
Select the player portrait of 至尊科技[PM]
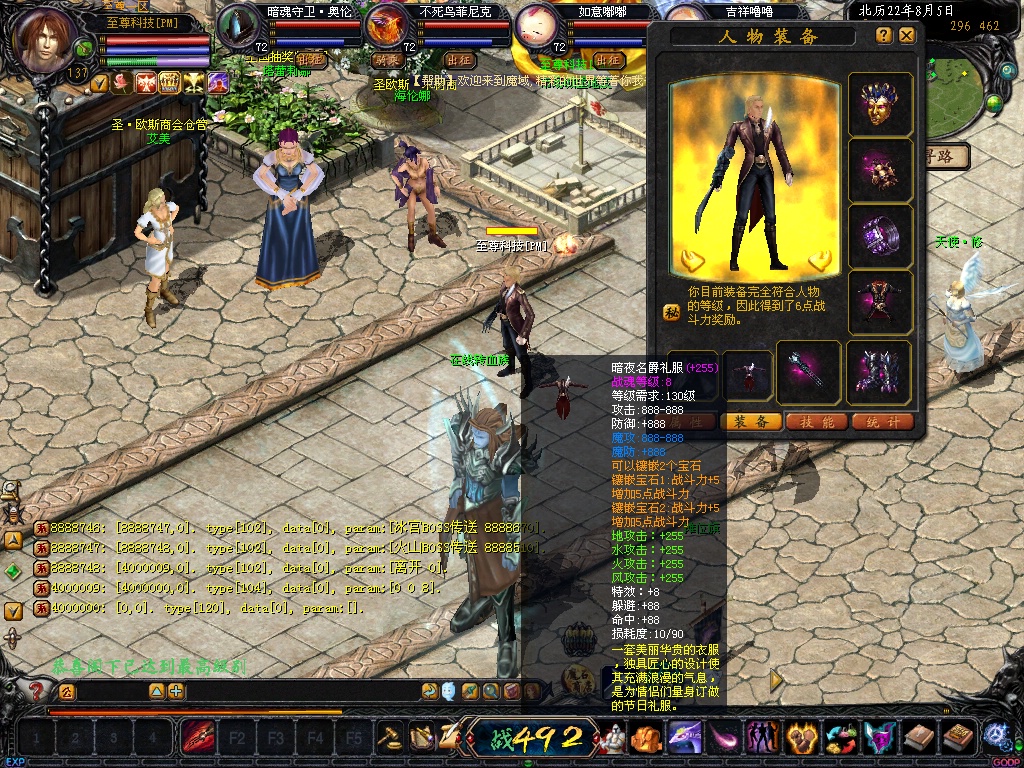point(47,40)
